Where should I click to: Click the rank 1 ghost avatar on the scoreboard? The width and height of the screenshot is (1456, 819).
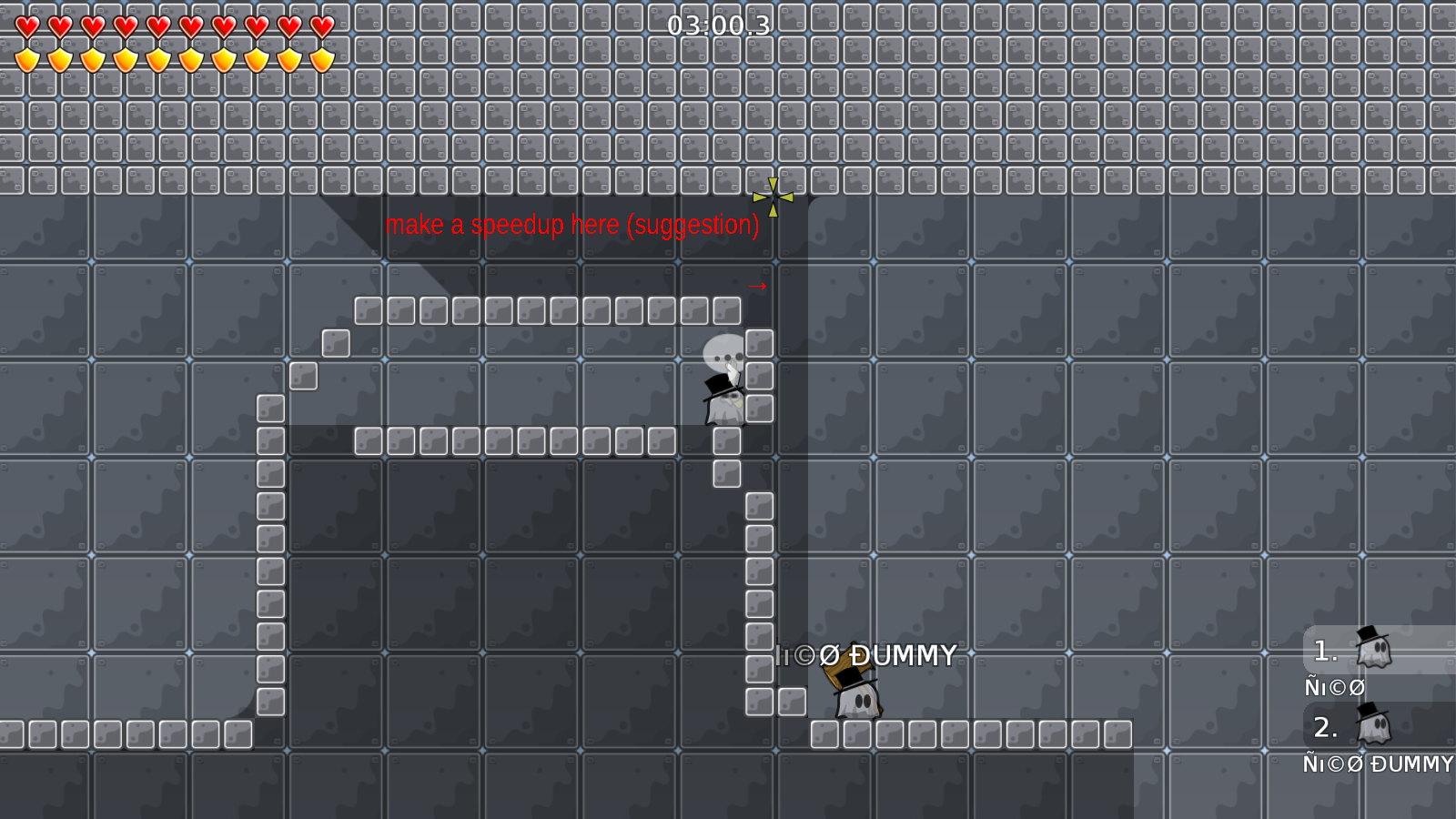(1376, 648)
